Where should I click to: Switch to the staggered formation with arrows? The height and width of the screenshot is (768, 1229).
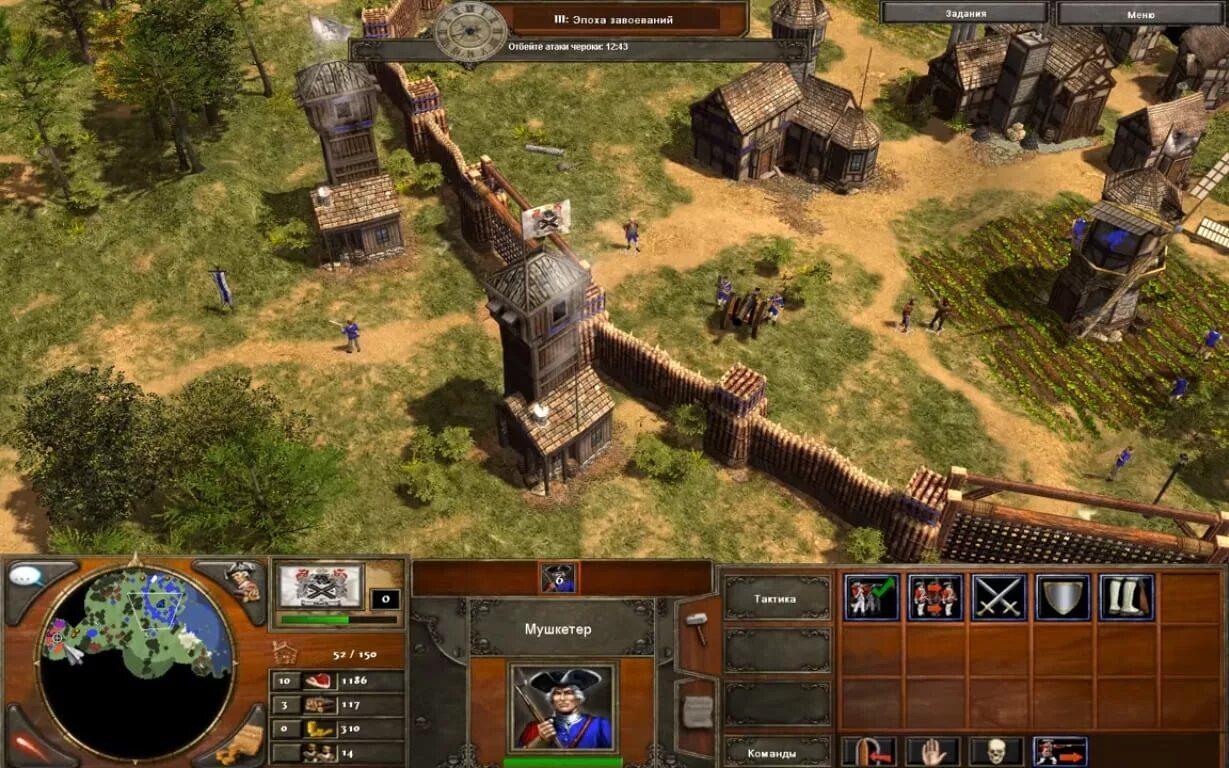point(935,597)
